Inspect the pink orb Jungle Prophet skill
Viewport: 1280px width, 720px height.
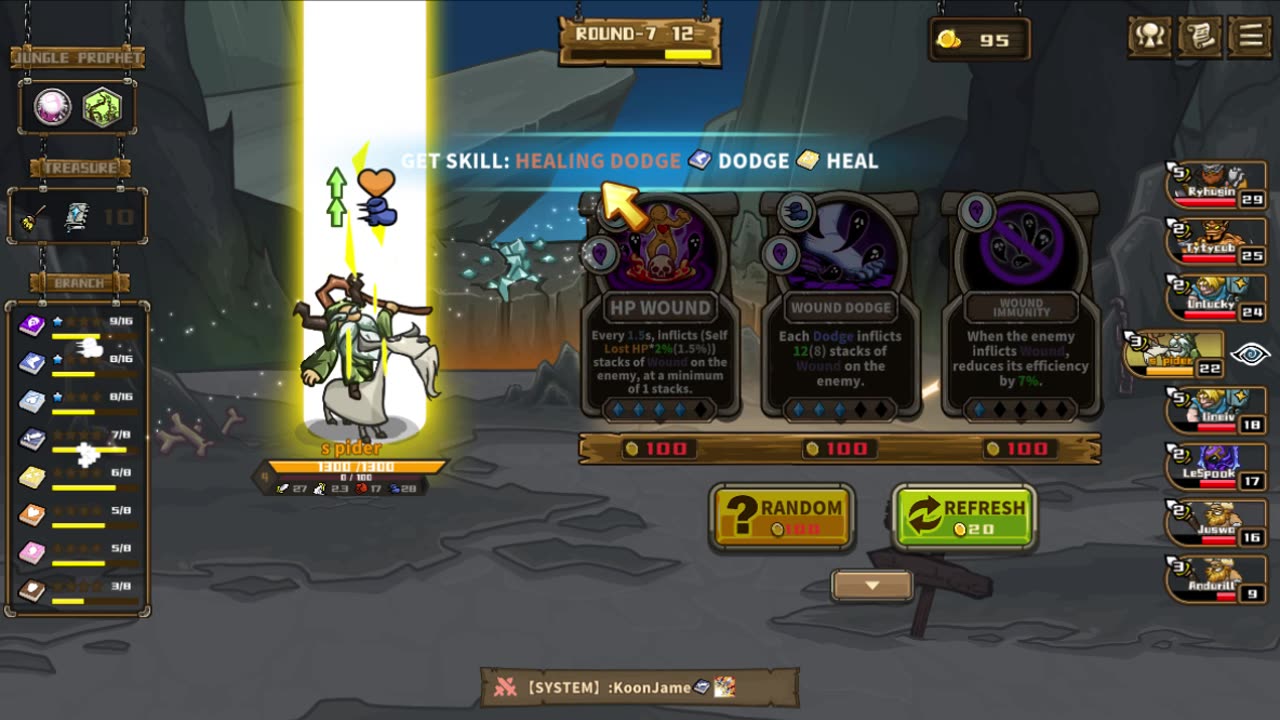(x=53, y=107)
